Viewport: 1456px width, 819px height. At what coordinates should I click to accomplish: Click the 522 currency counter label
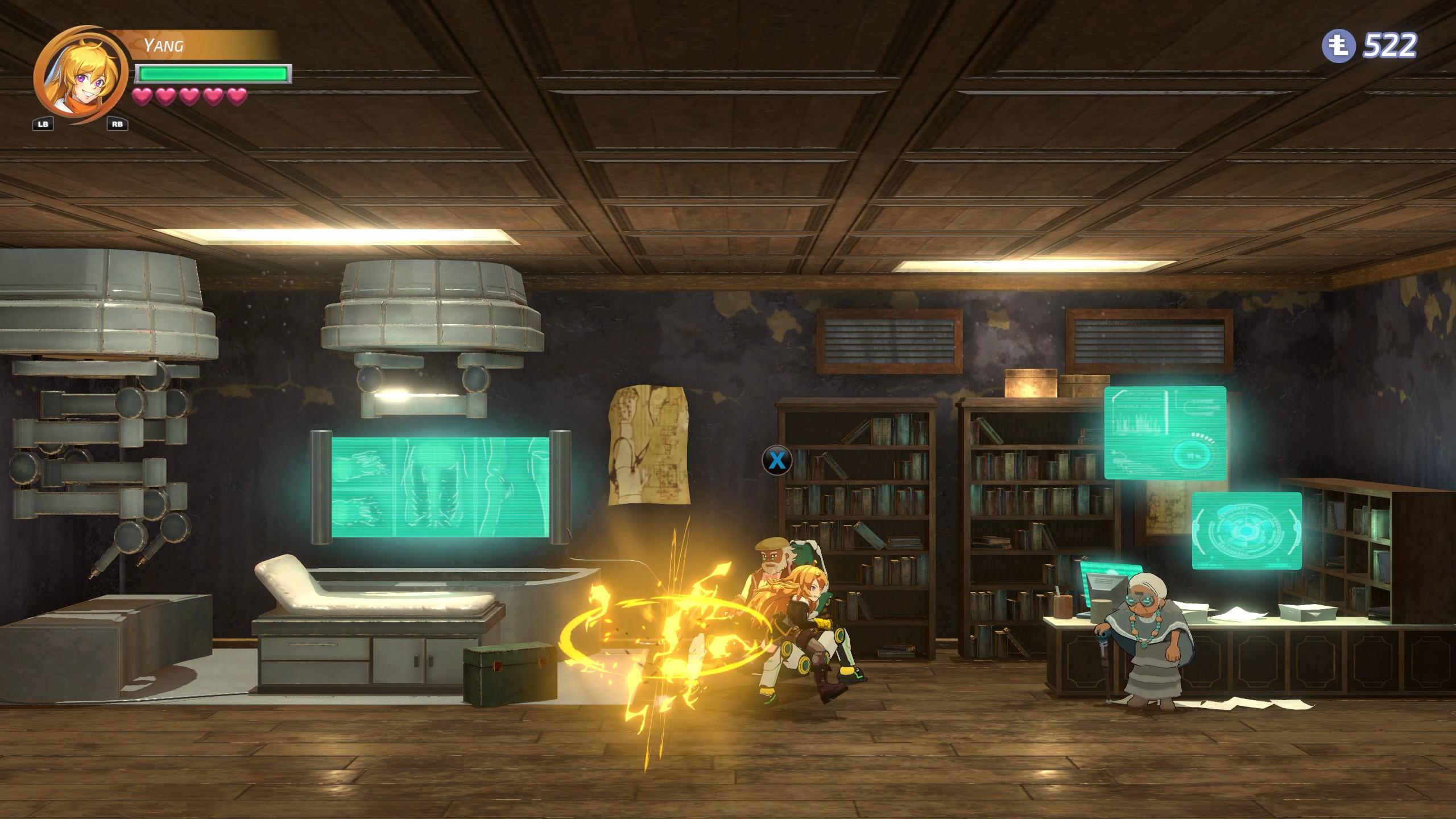pyautogui.click(x=1391, y=45)
